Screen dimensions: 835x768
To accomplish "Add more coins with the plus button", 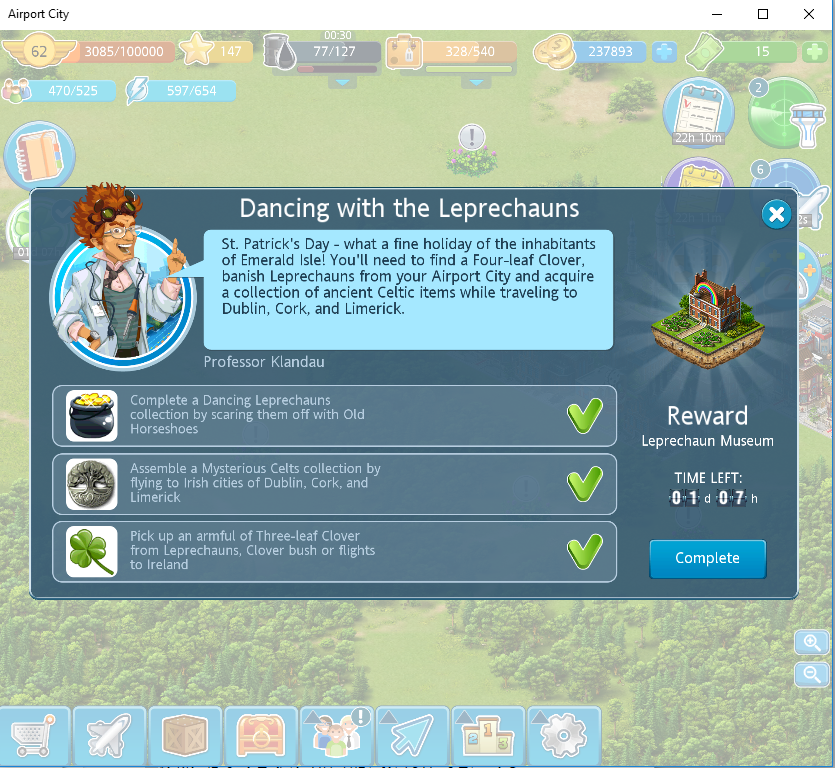I will (664, 52).
